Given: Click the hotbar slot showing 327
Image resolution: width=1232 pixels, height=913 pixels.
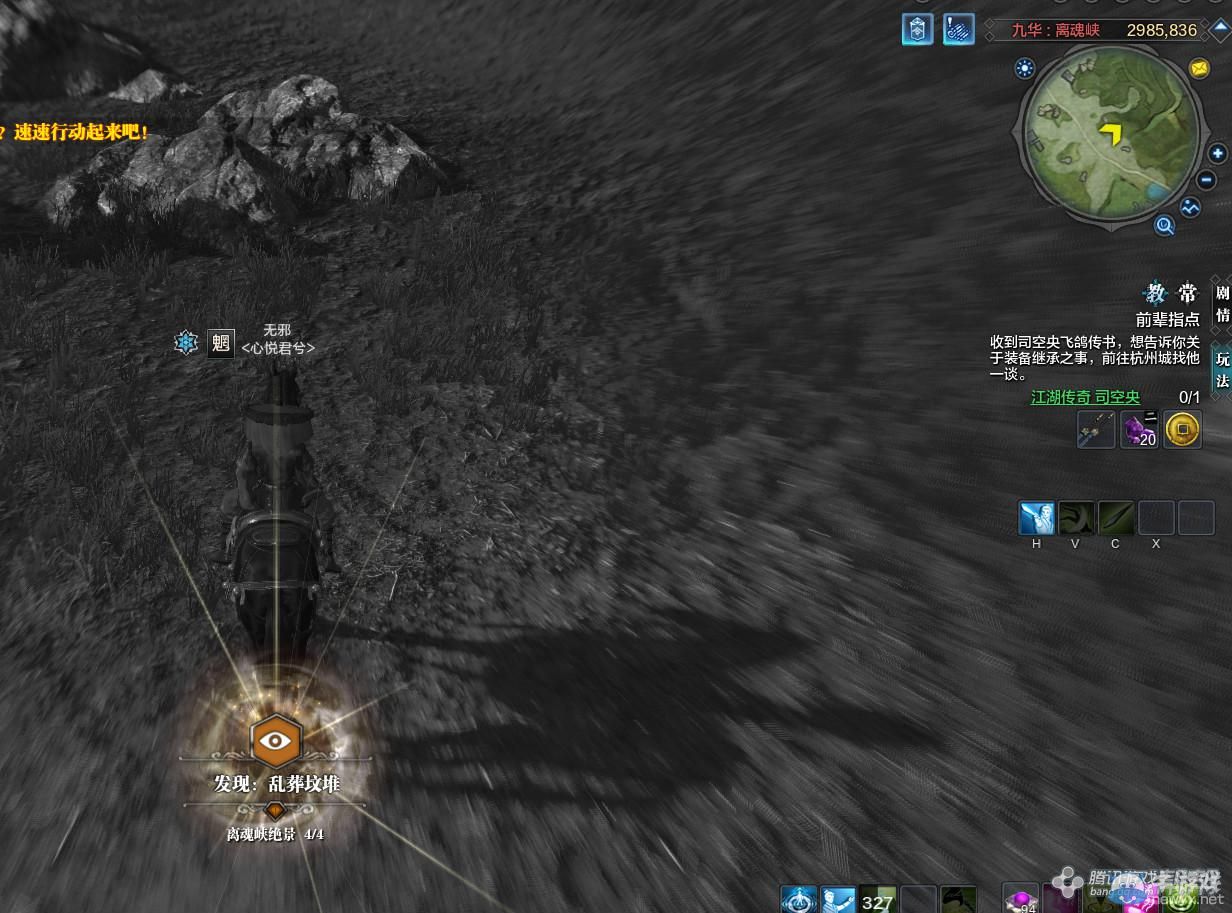Looking at the screenshot, I should click(877, 899).
